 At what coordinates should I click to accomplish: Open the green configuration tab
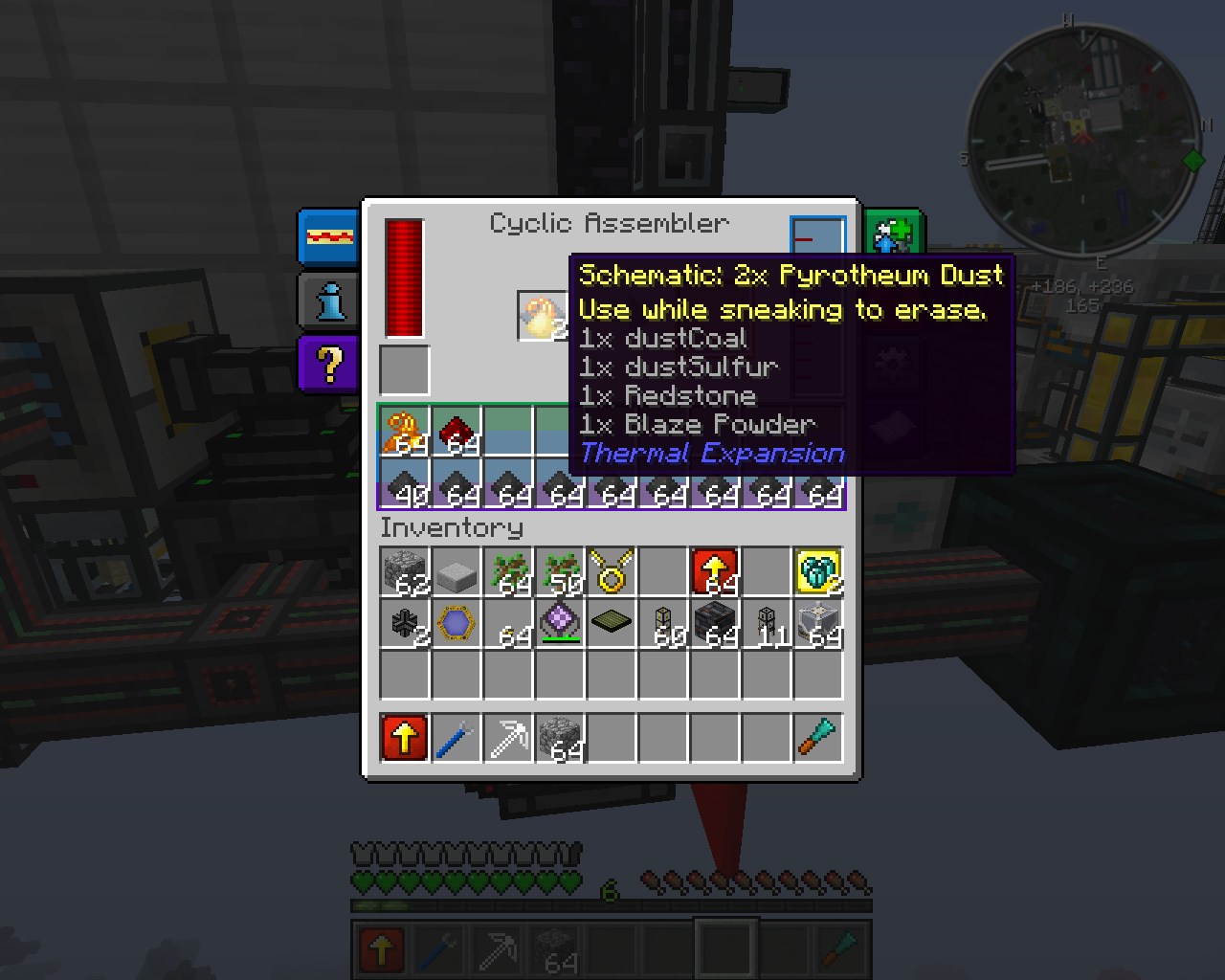coord(892,235)
